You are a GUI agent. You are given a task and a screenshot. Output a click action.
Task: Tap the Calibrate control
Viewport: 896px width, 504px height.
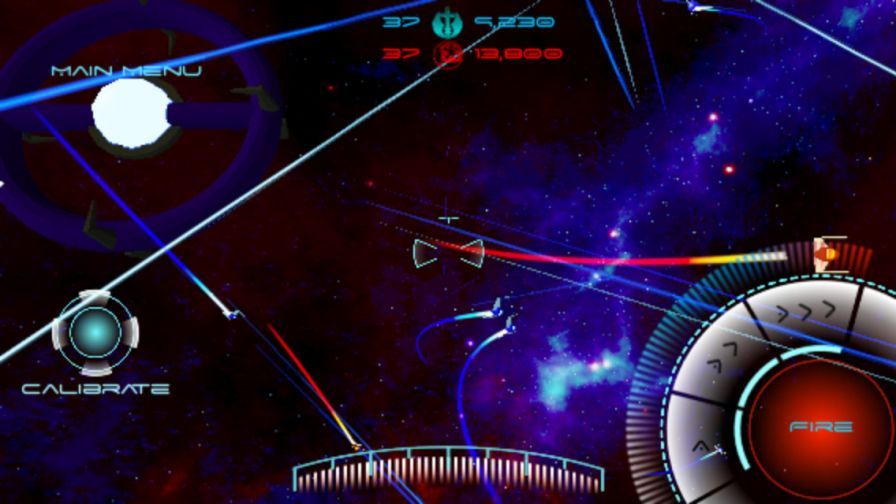point(95,333)
